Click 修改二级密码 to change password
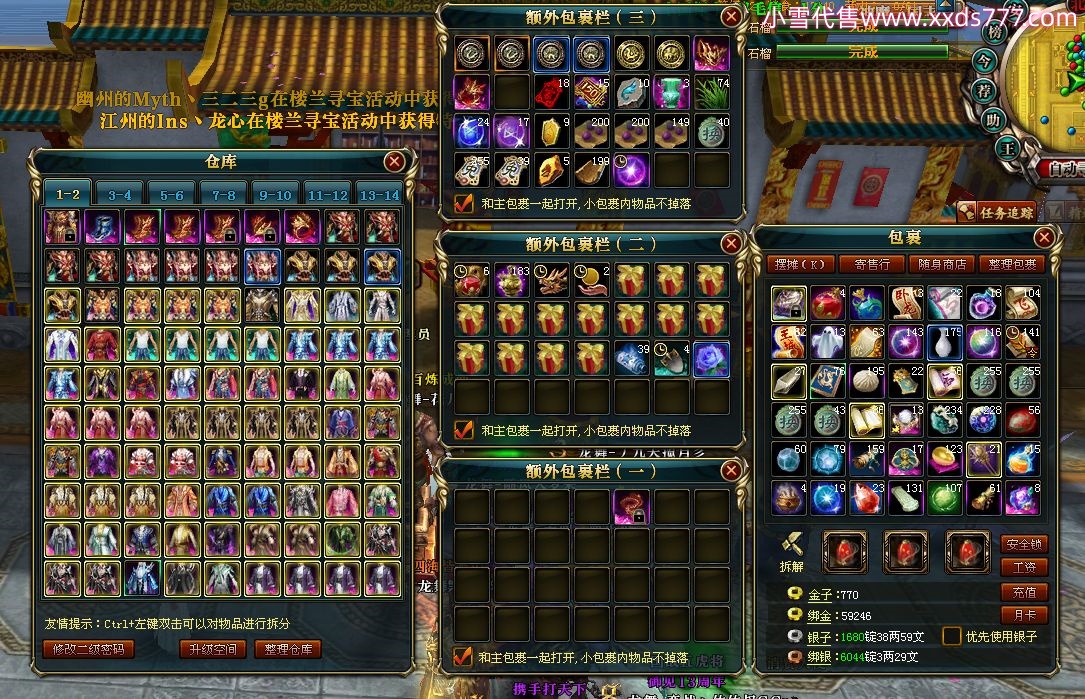This screenshot has height=699, width=1085. point(88,649)
